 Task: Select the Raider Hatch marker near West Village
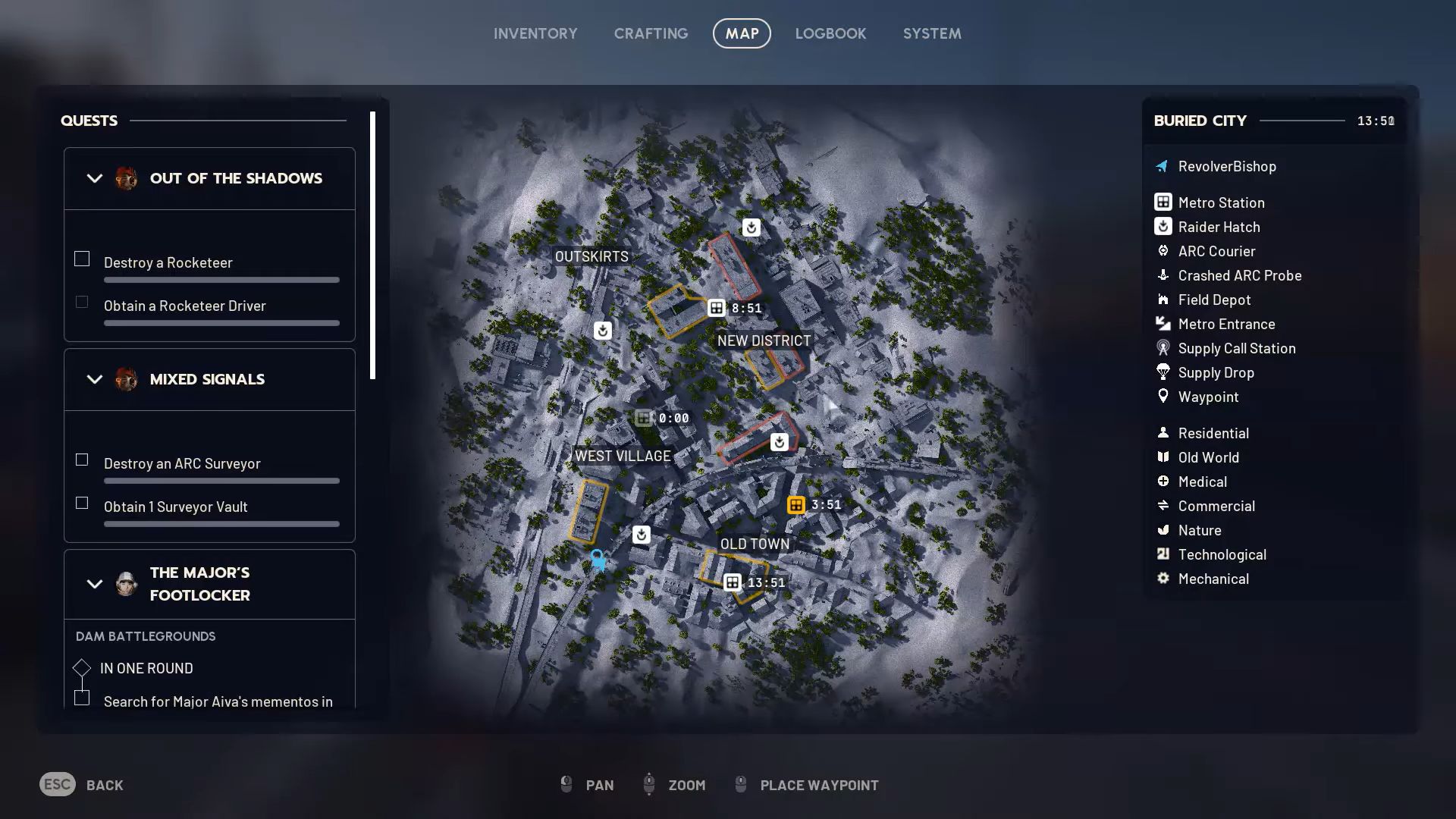pyautogui.click(x=642, y=534)
